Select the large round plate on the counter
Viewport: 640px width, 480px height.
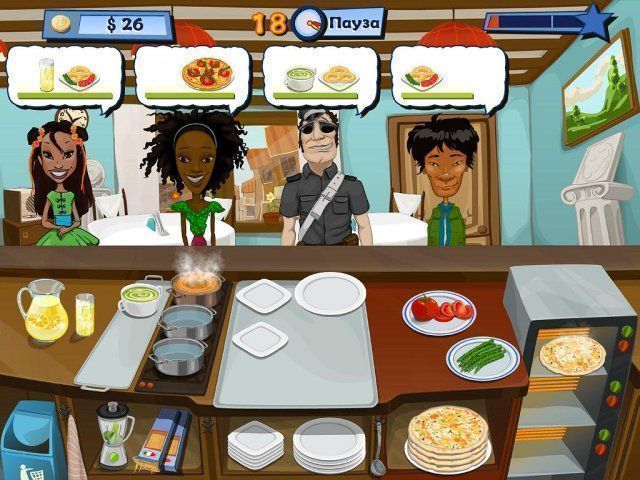point(329,293)
